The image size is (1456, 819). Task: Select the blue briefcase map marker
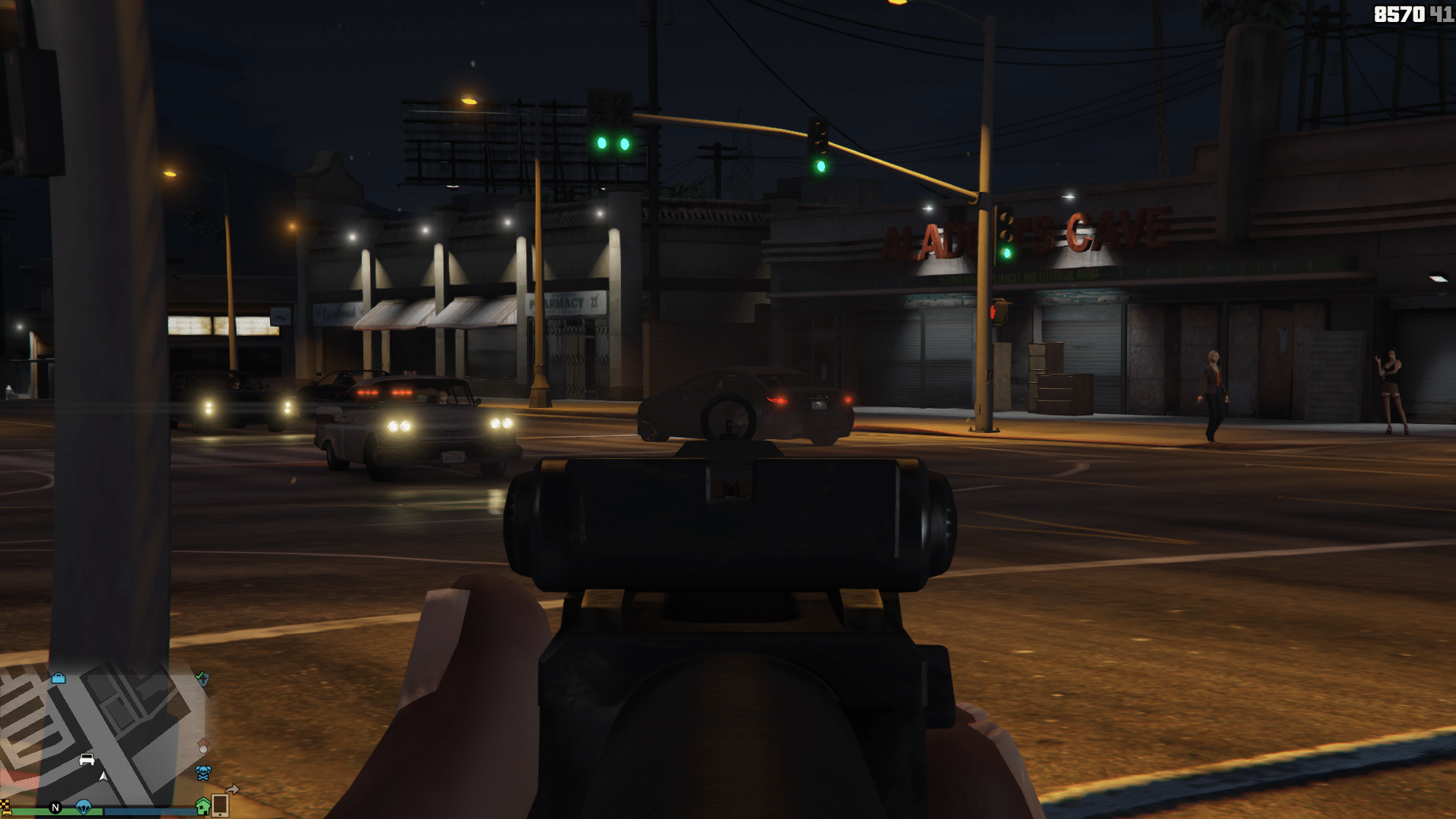pos(58,678)
